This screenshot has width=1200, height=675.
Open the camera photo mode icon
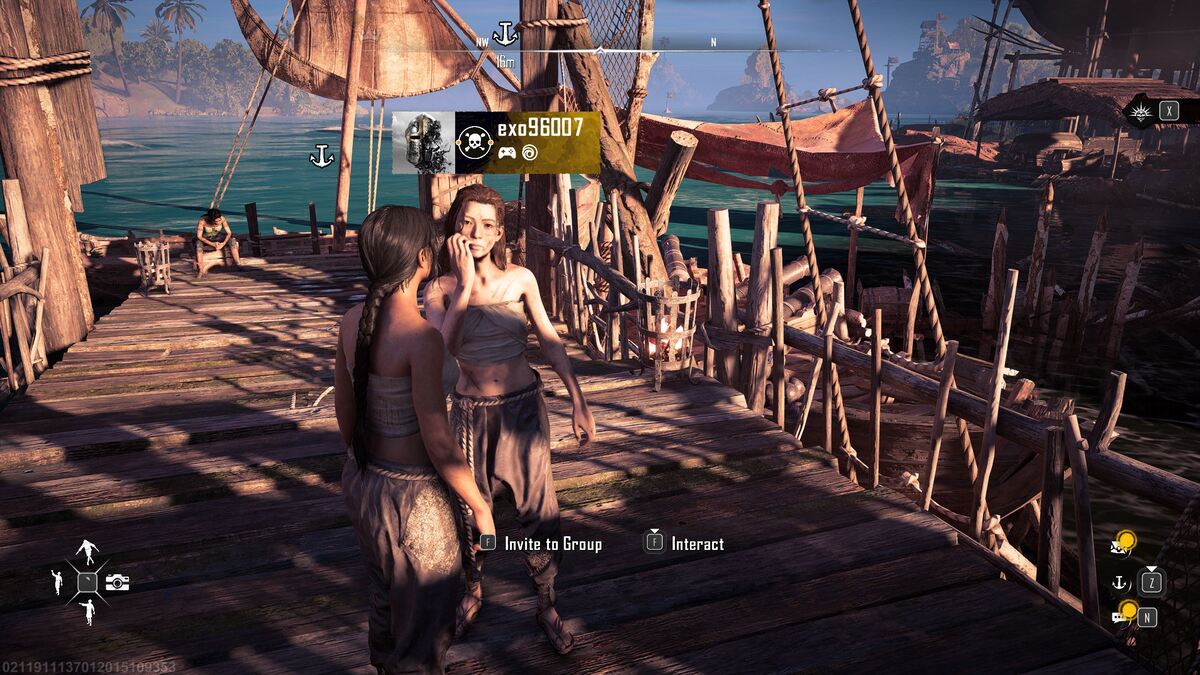117,582
